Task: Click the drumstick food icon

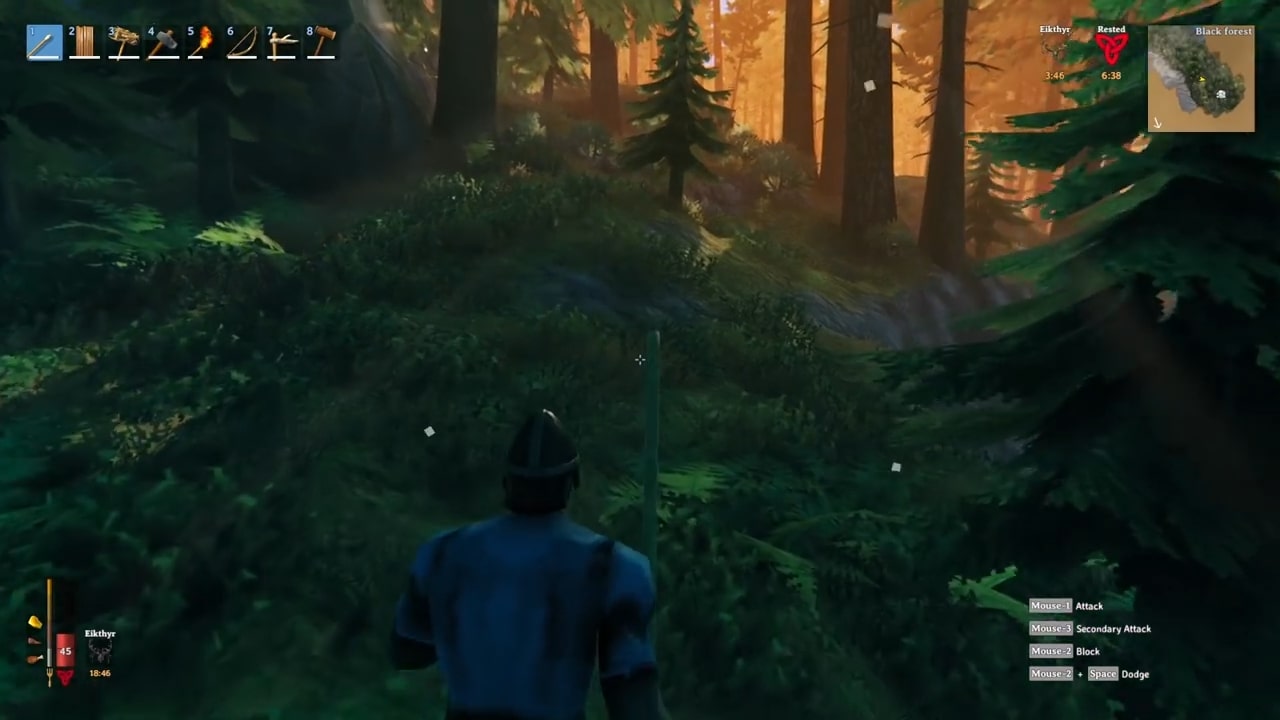Action: pyautogui.click(x=35, y=659)
